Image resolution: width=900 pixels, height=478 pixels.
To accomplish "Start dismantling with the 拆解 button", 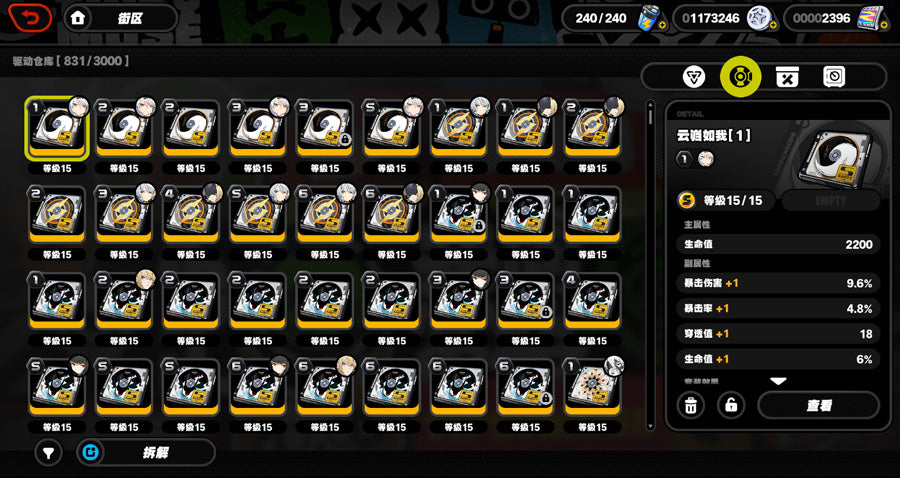I will click(145, 452).
